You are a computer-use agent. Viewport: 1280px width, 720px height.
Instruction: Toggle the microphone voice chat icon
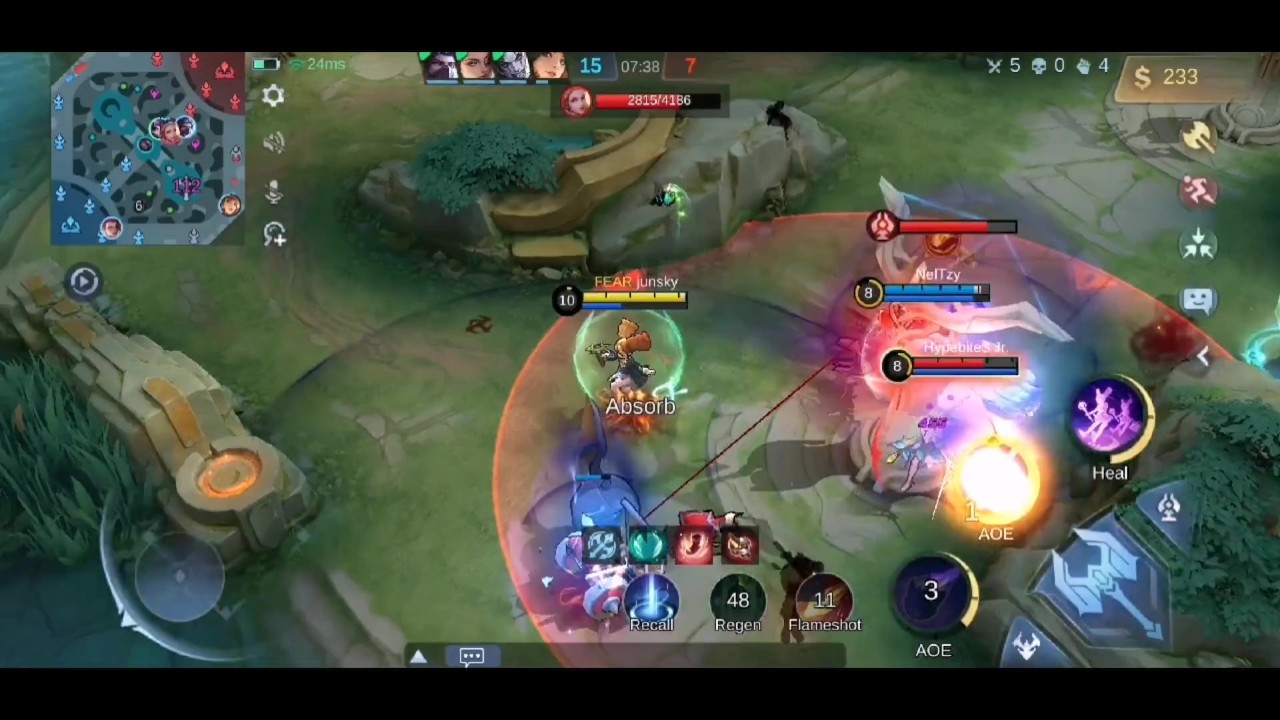pos(274,189)
